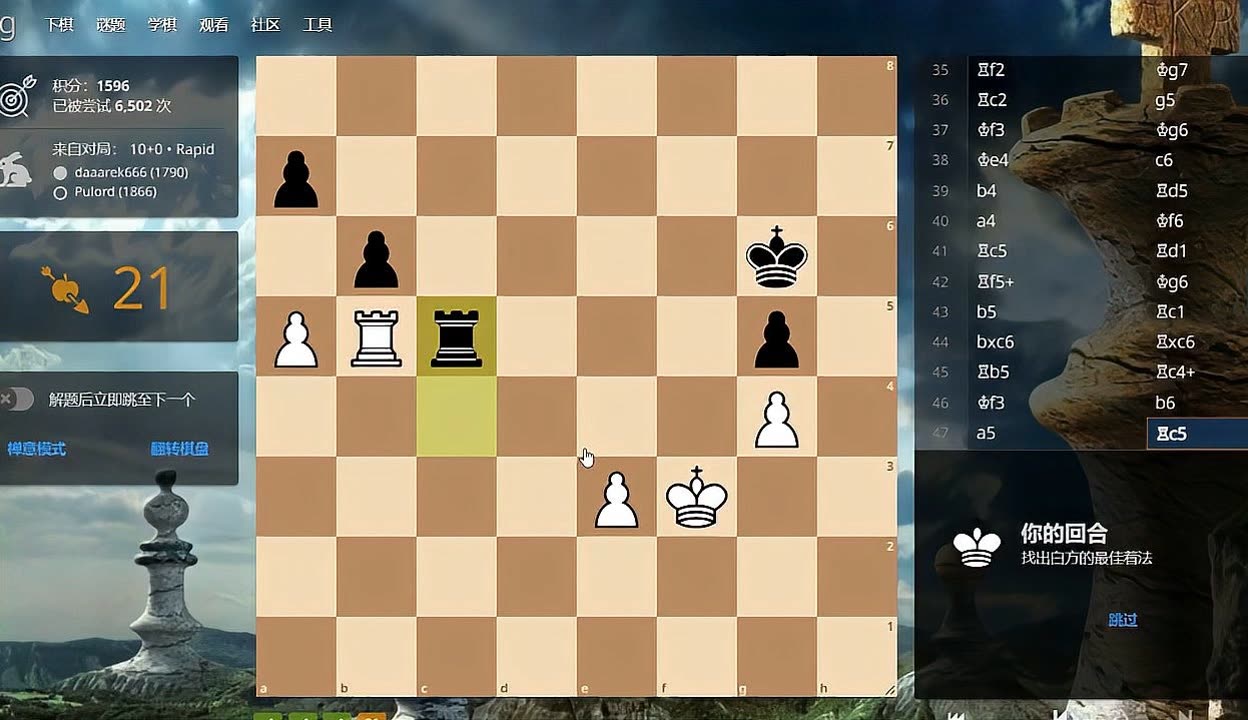Open the 学棋 menu
Screen dimensions: 1248x720
point(162,25)
